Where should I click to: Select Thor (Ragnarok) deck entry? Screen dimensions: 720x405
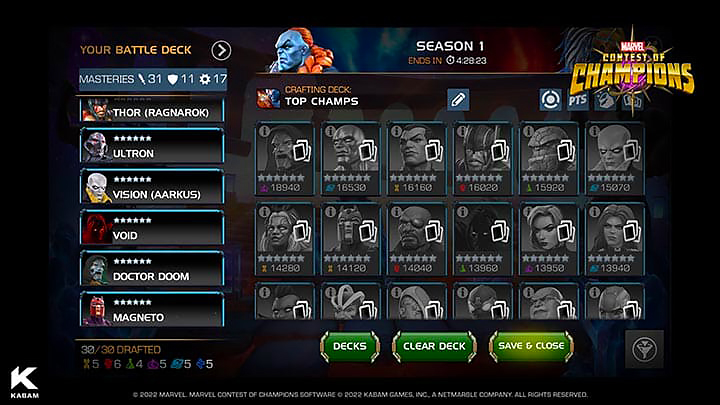point(152,112)
